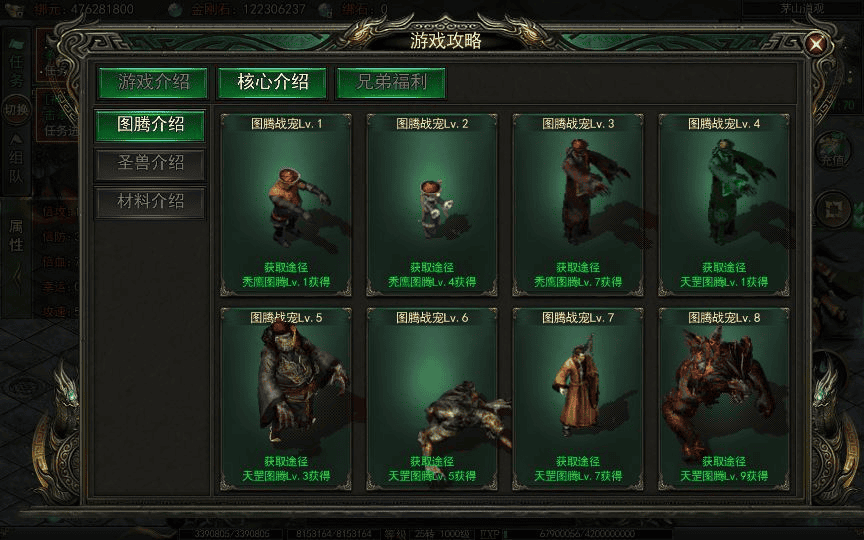The width and height of the screenshot is (864, 540).
Task: Select the 图腾战宠 Lv.7 robed figure card
Action: click(578, 397)
